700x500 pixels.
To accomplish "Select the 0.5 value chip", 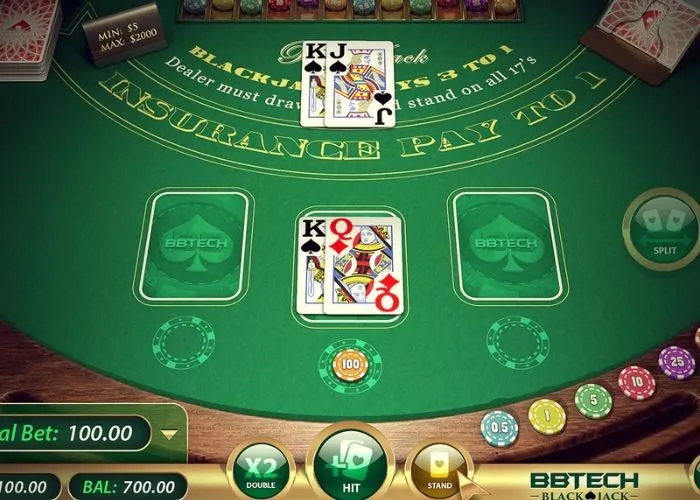I will [x=499, y=428].
